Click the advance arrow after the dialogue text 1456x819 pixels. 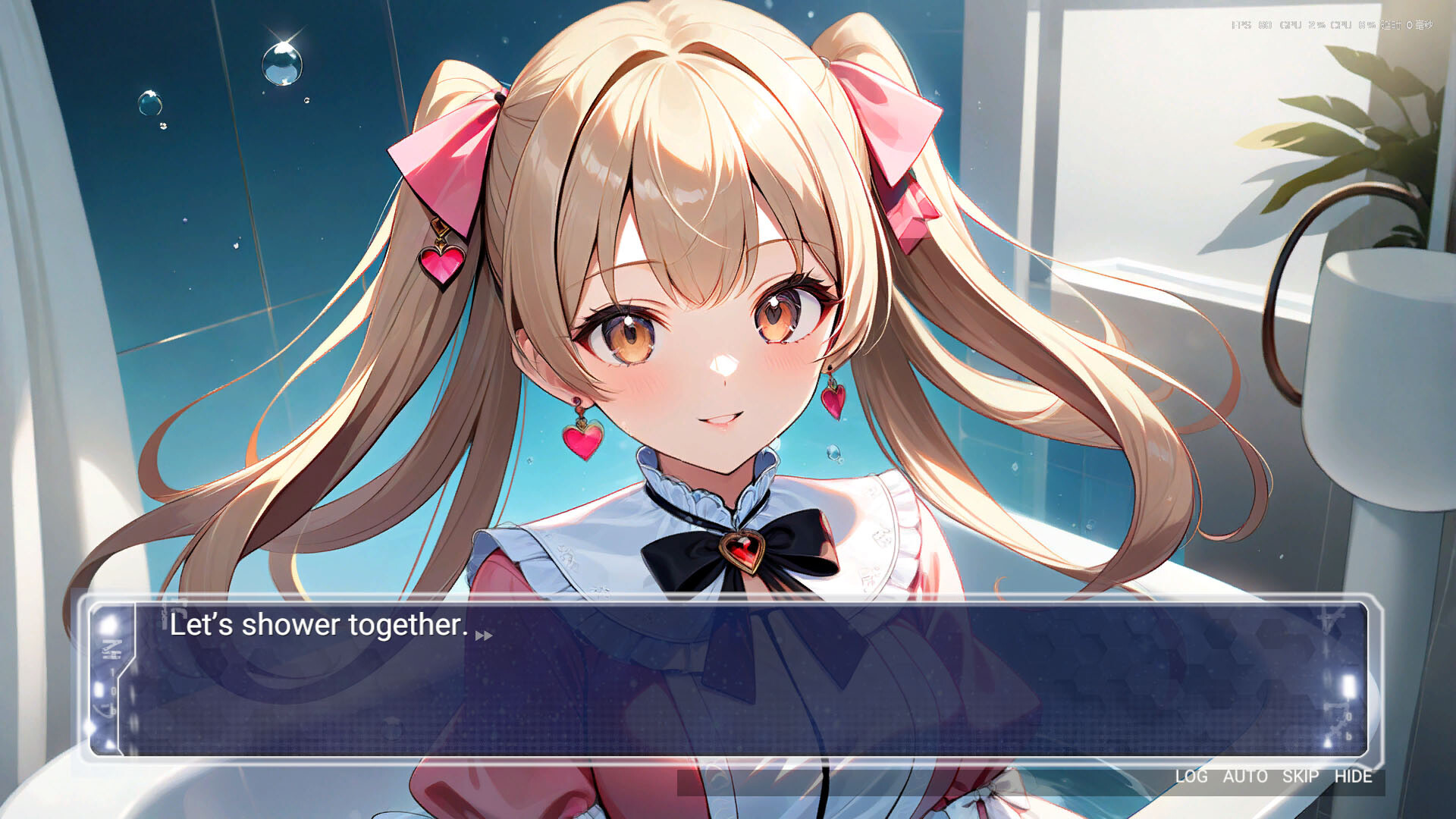[x=485, y=635]
